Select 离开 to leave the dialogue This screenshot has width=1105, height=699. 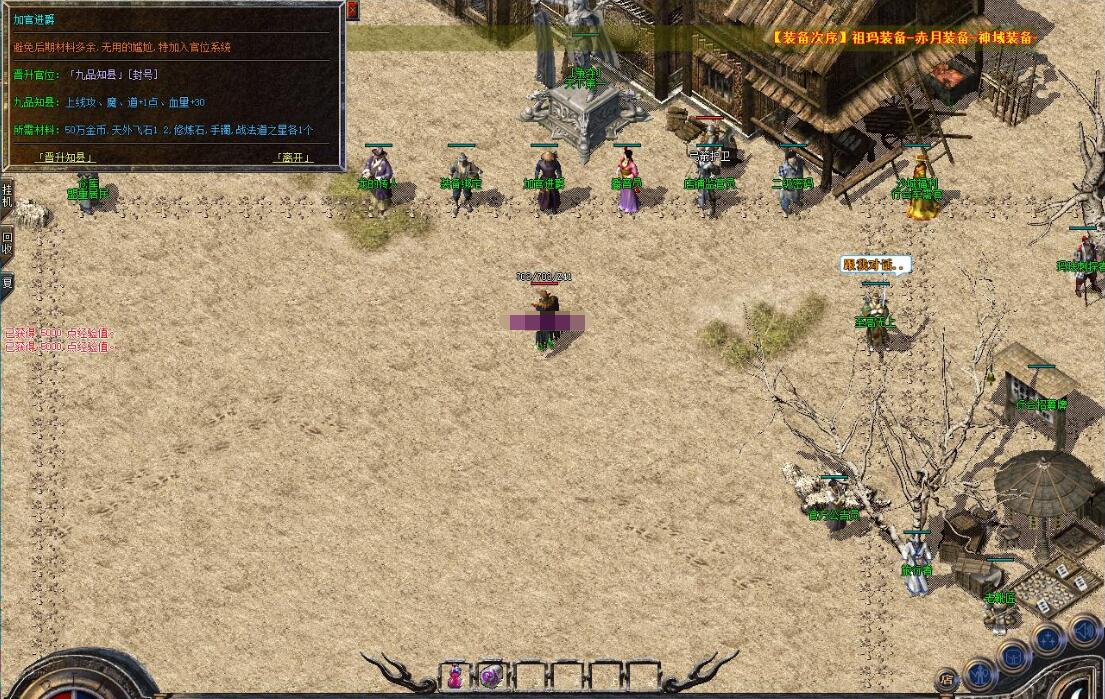tap(293, 157)
